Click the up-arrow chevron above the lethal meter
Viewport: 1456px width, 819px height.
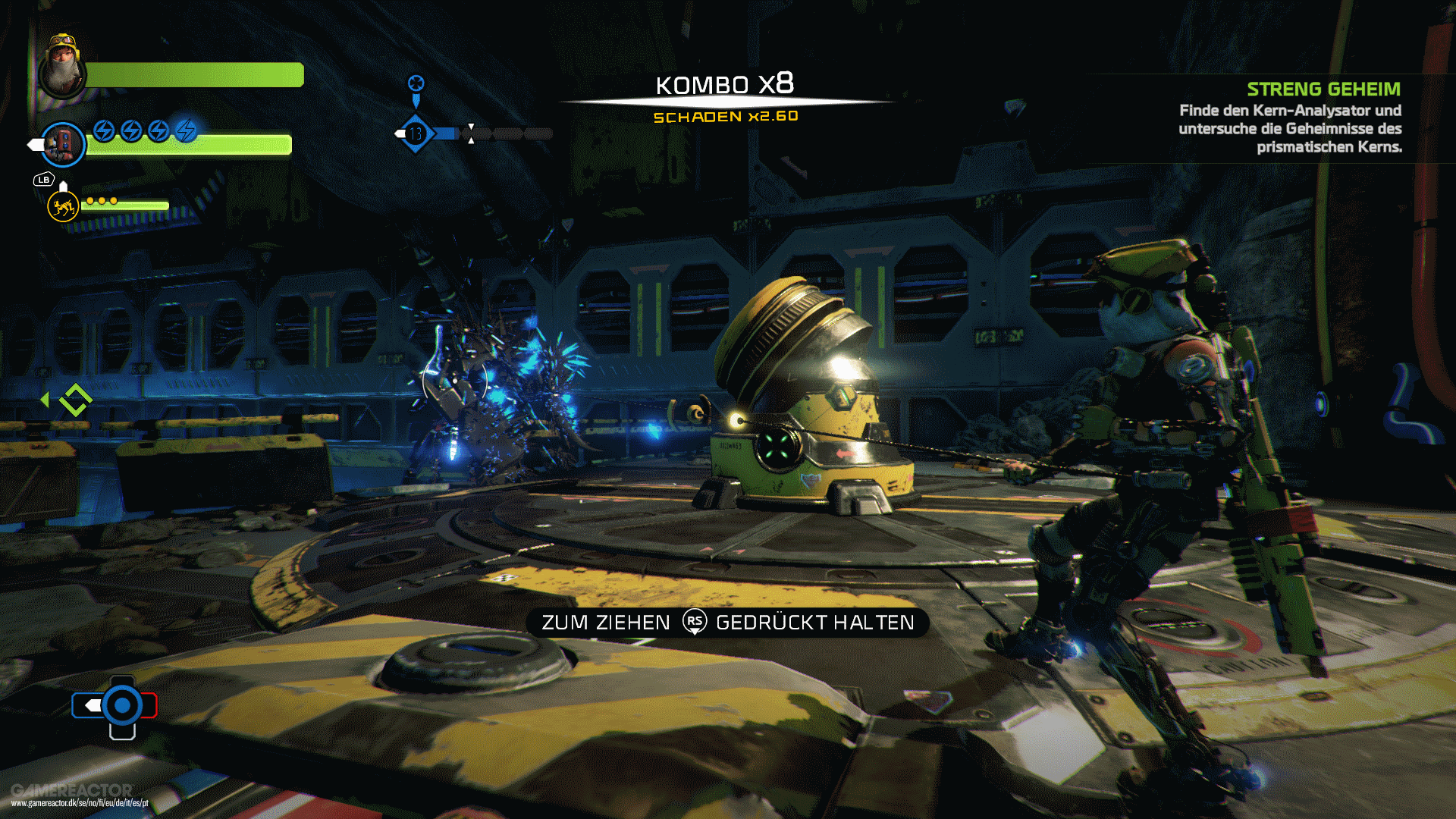63,187
